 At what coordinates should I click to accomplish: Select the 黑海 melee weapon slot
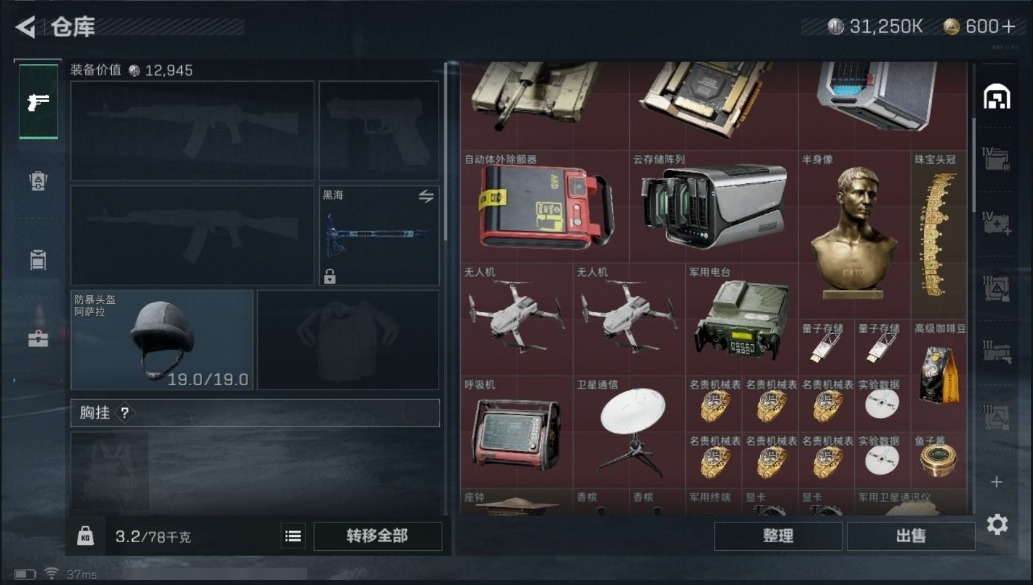coord(379,236)
